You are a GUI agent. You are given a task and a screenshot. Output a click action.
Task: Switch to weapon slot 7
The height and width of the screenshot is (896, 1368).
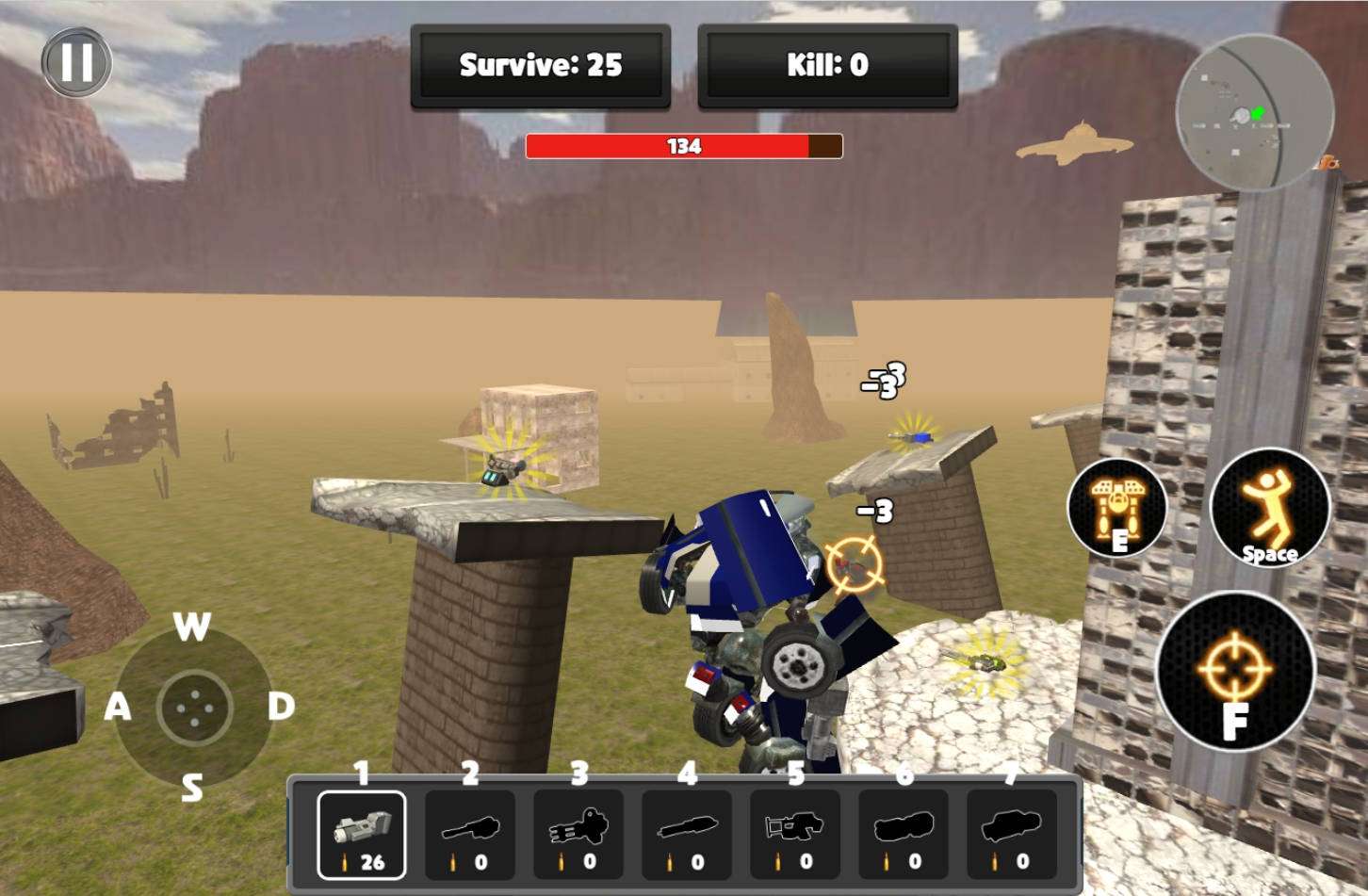pyautogui.click(x=1012, y=835)
